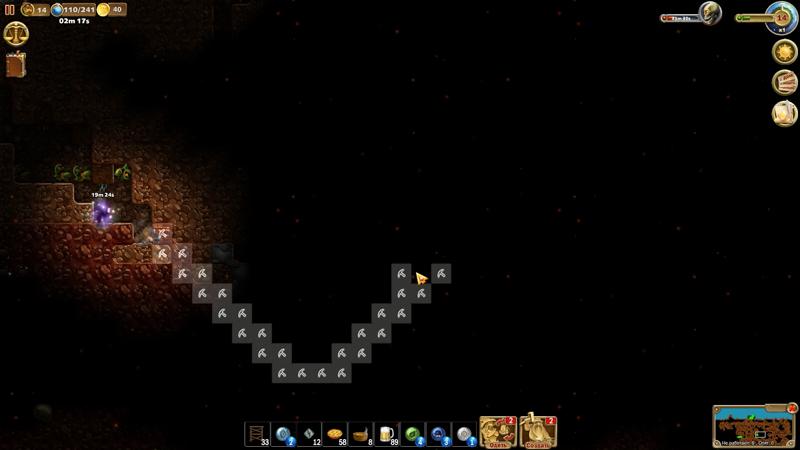This screenshot has height=450, width=800.
Task: Open the crafting button with the hammer dwarf
Action: [538, 432]
